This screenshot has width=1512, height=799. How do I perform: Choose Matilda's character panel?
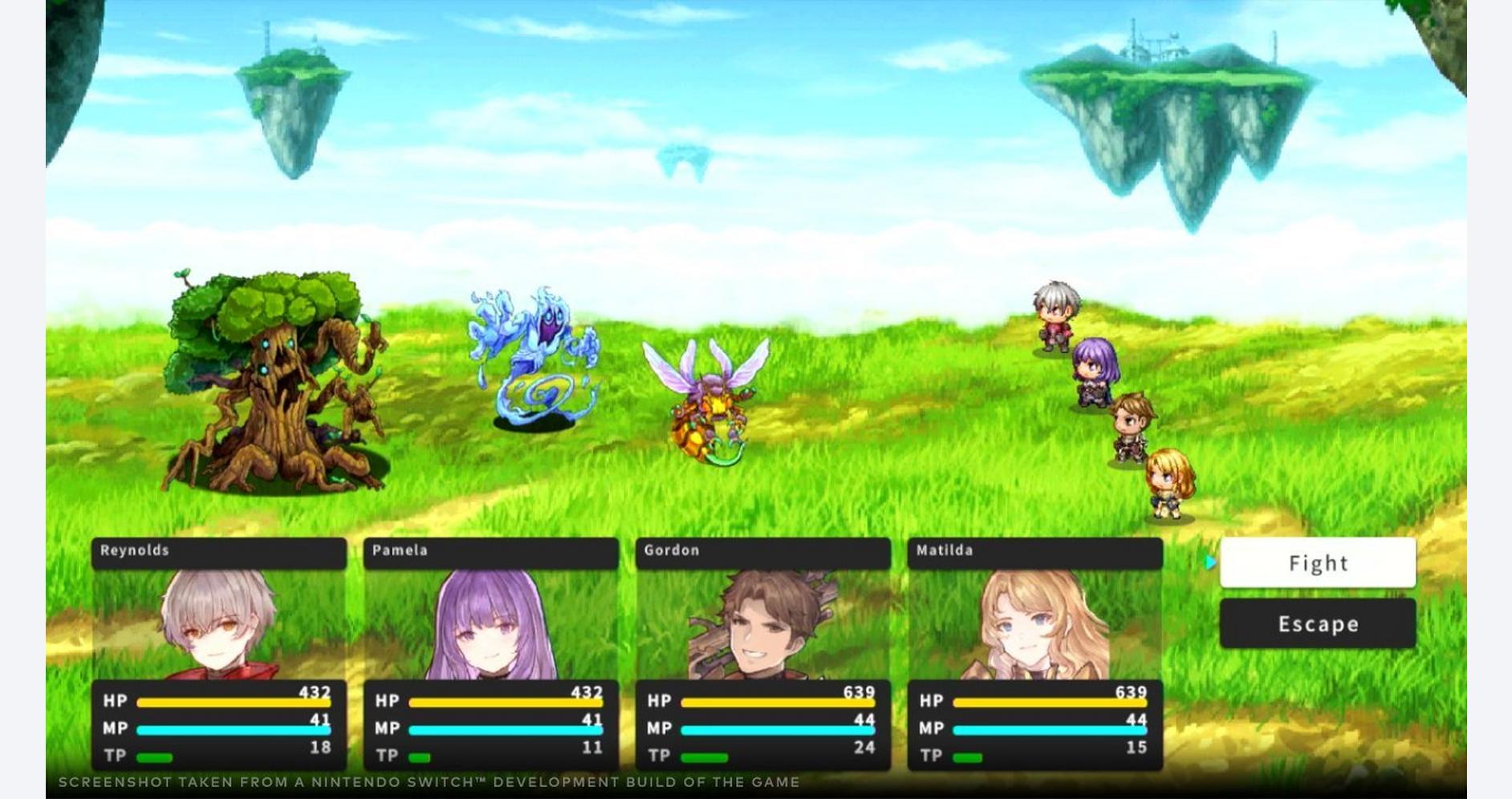click(1034, 653)
